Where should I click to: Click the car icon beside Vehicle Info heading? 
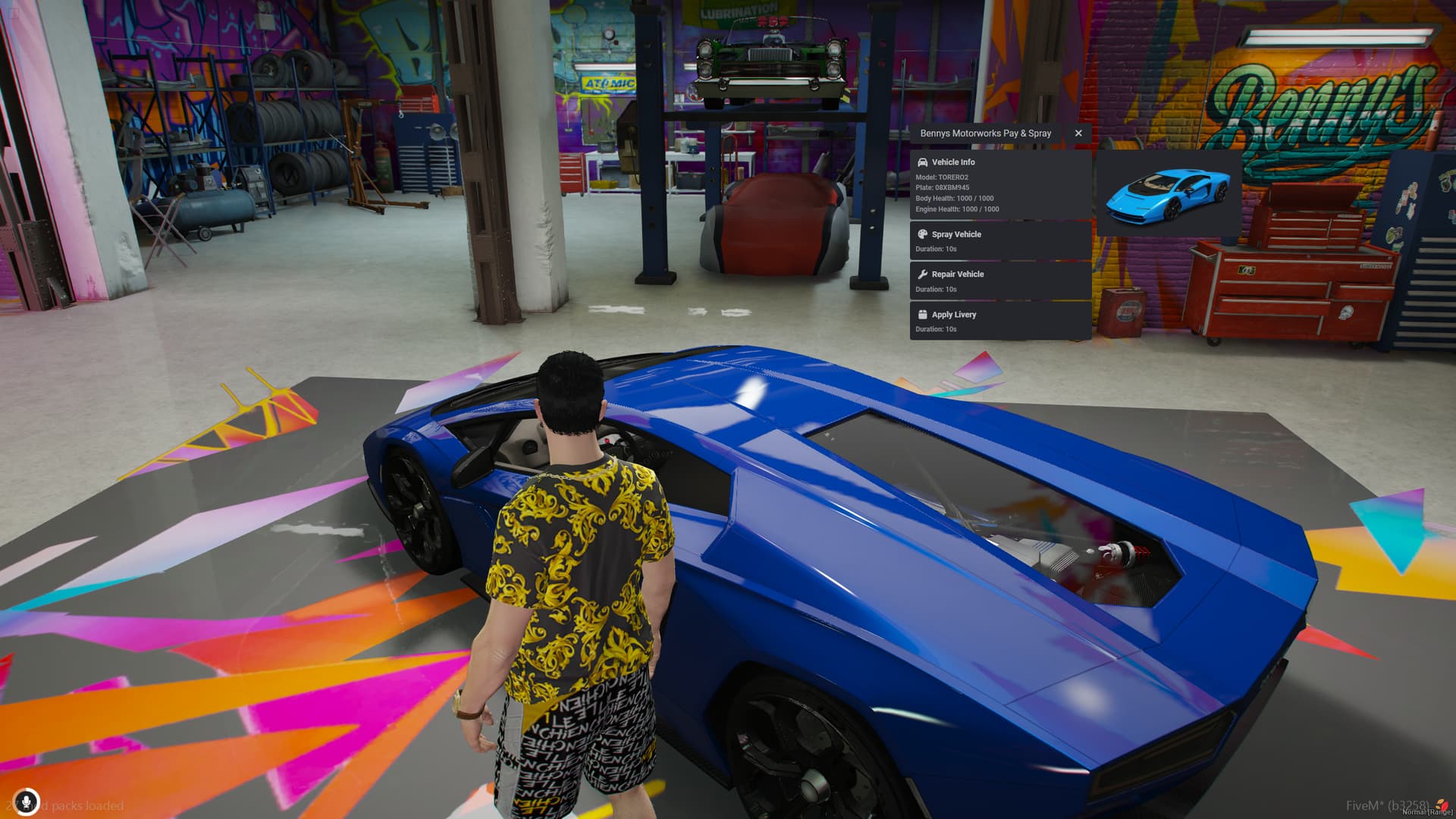pyautogui.click(x=922, y=162)
